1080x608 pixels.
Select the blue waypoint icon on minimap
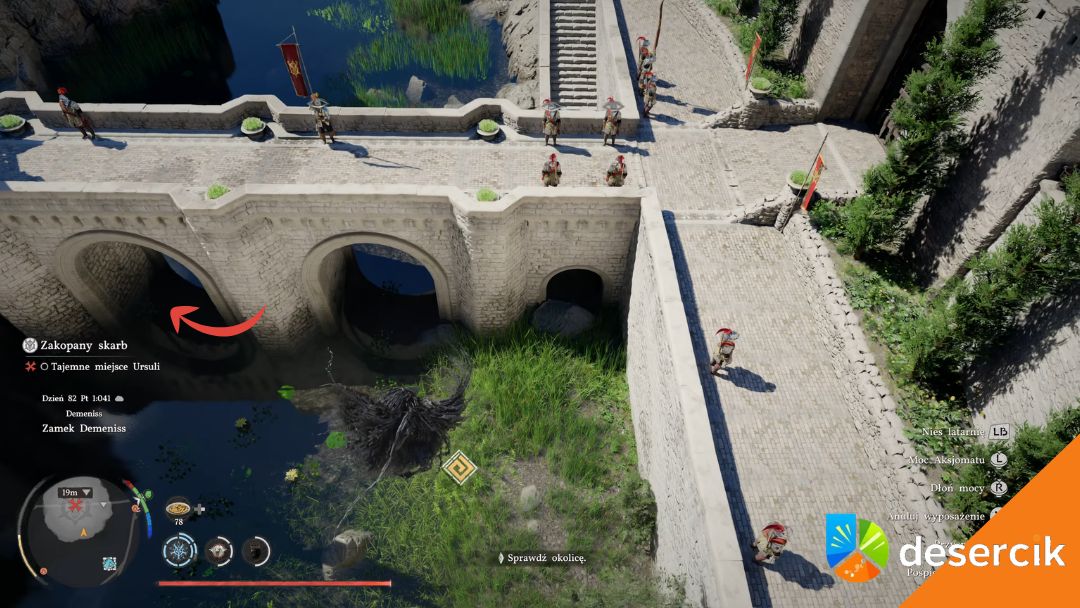coord(108,564)
